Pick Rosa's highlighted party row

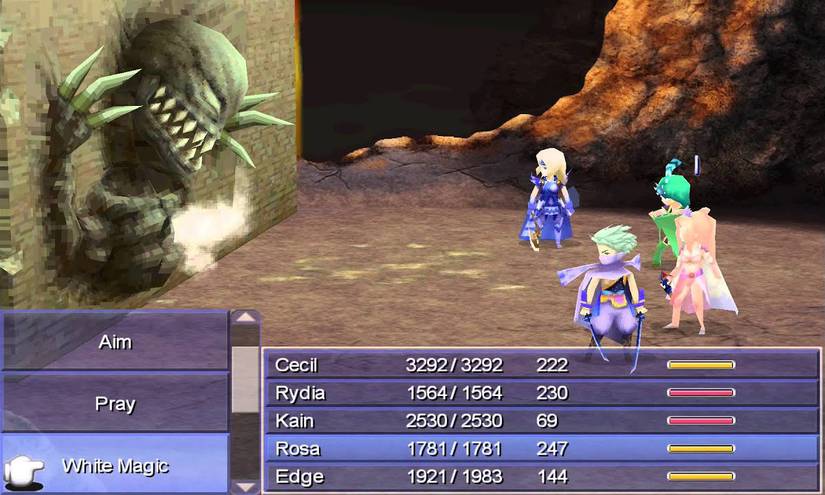540,449
